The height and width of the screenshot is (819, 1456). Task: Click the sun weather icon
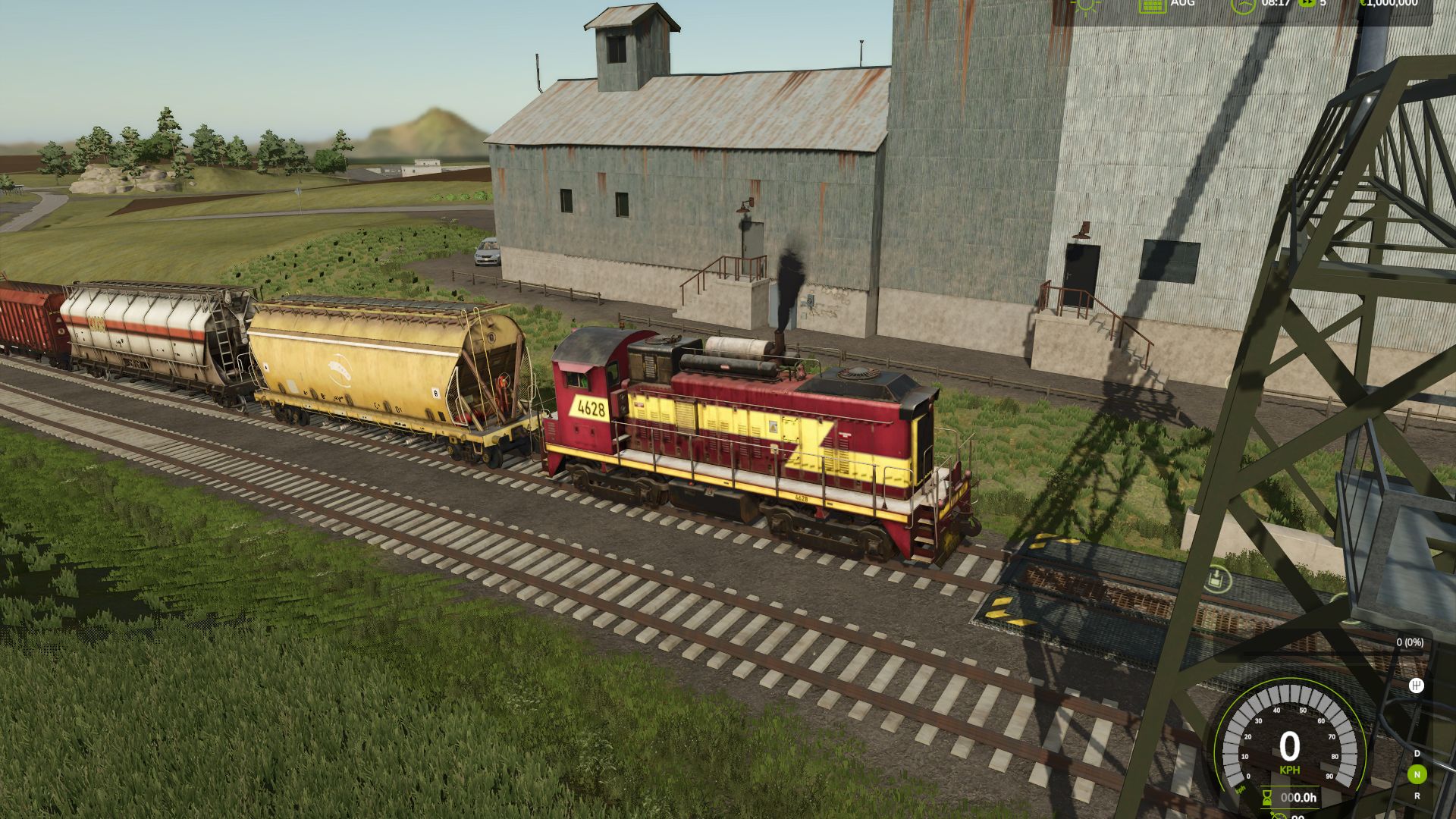(1086, 5)
